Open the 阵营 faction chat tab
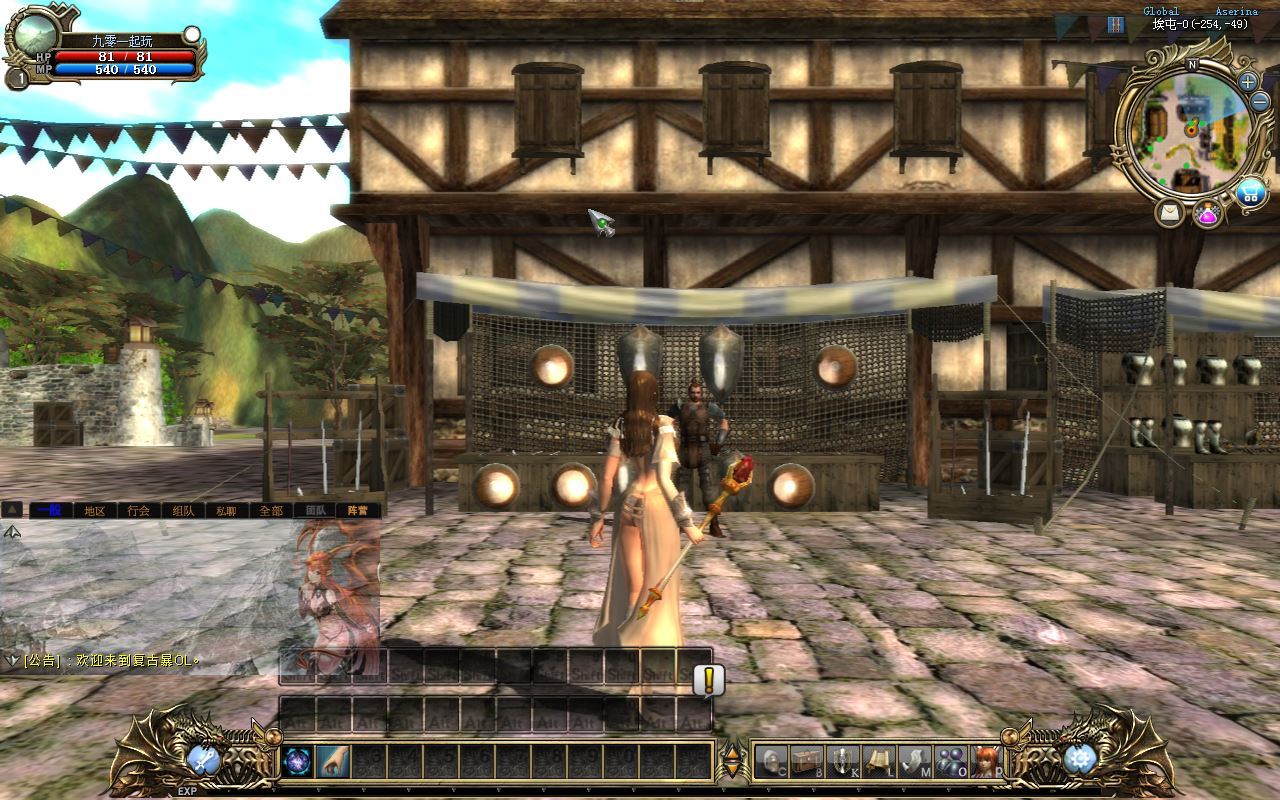 pyautogui.click(x=358, y=510)
